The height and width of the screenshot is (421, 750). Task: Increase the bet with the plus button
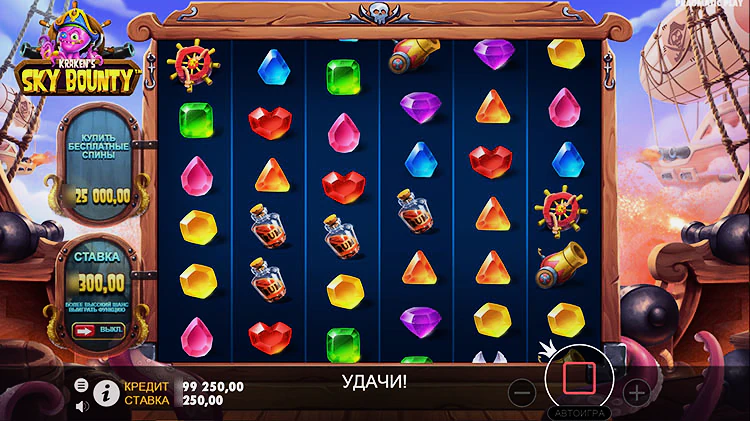pyautogui.click(x=636, y=391)
